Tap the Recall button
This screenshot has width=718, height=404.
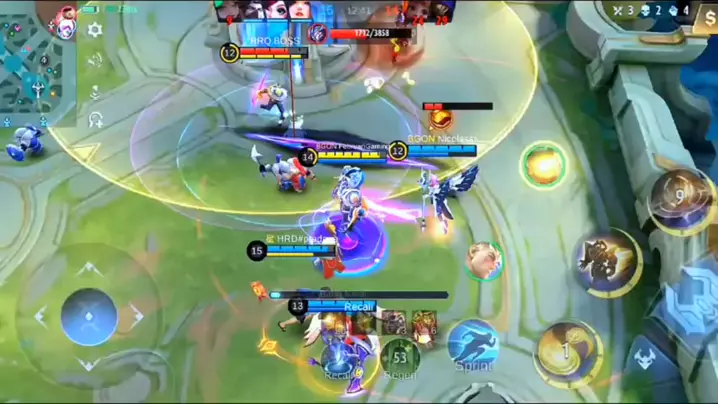pyautogui.click(x=338, y=360)
